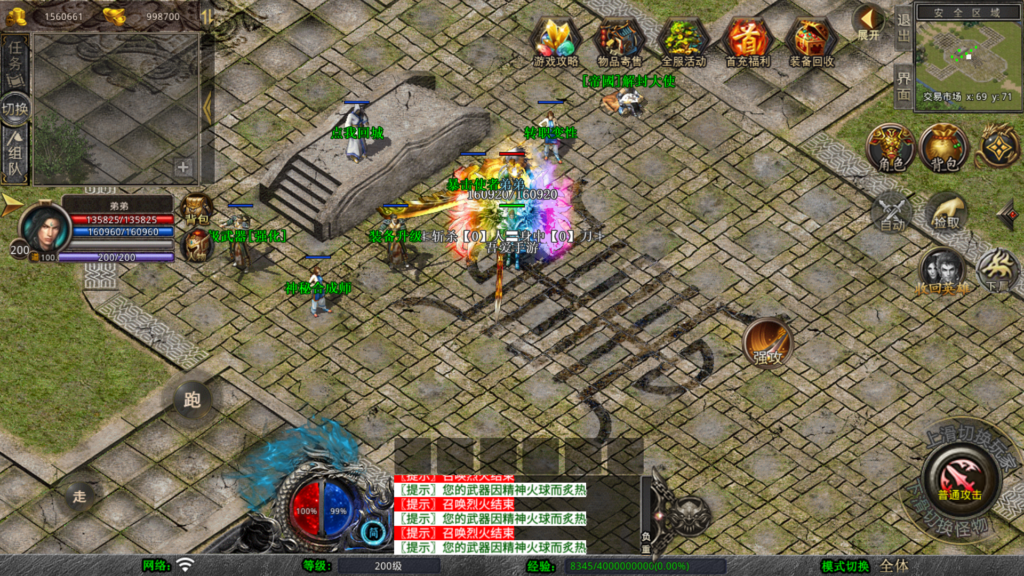Click the 界面 interface button
The height and width of the screenshot is (576, 1024).
pos(903,87)
